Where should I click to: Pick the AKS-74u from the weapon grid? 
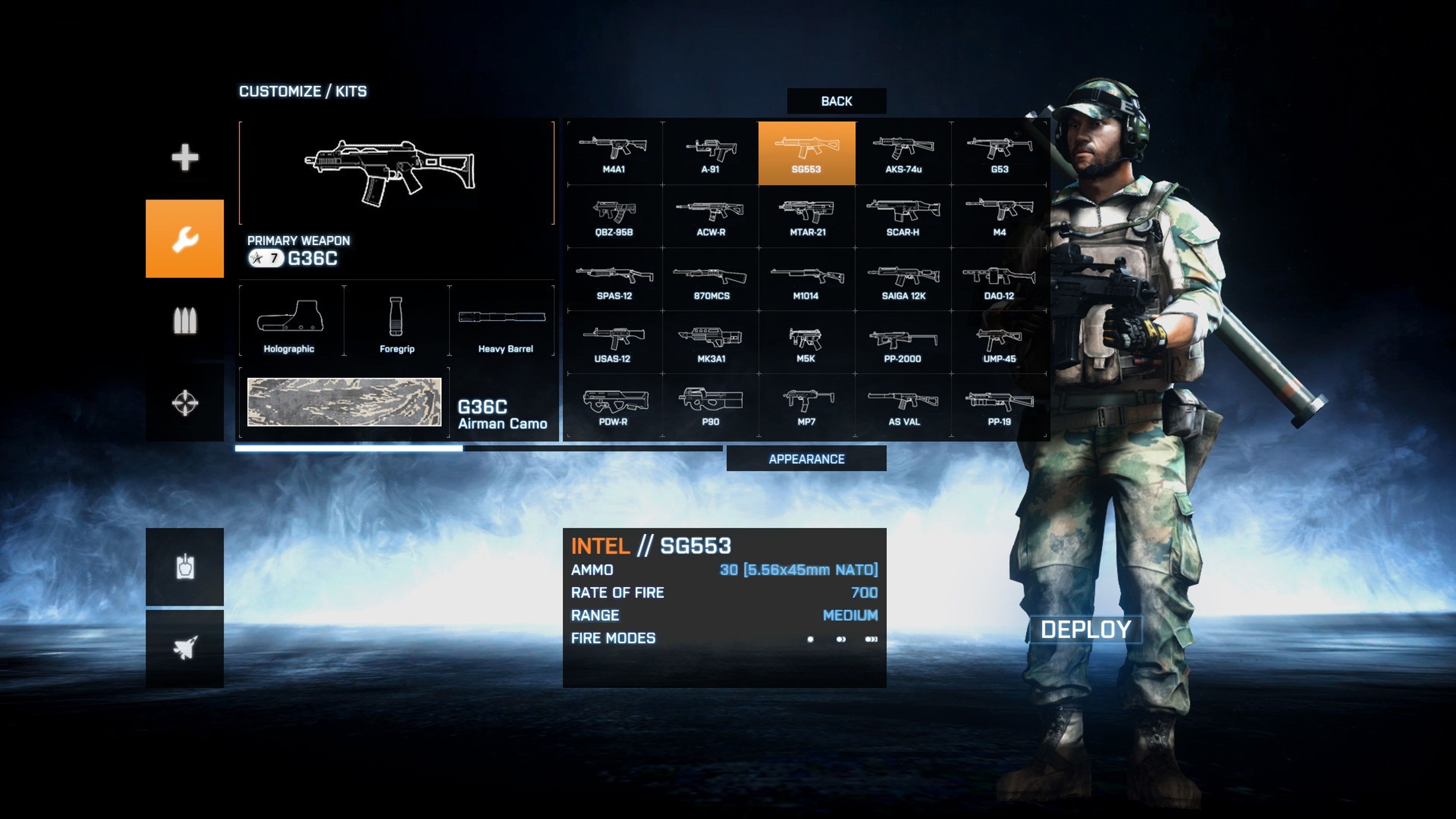903,153
